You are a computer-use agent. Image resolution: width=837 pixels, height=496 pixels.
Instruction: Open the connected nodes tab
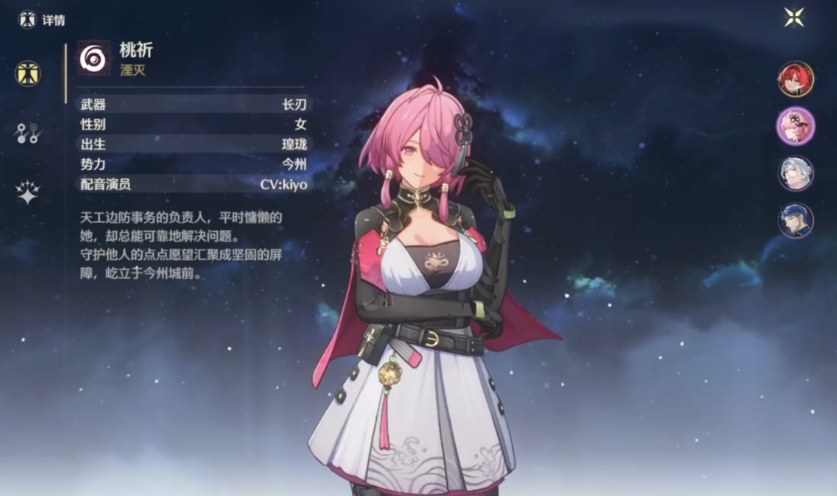(x=28, y=133)
